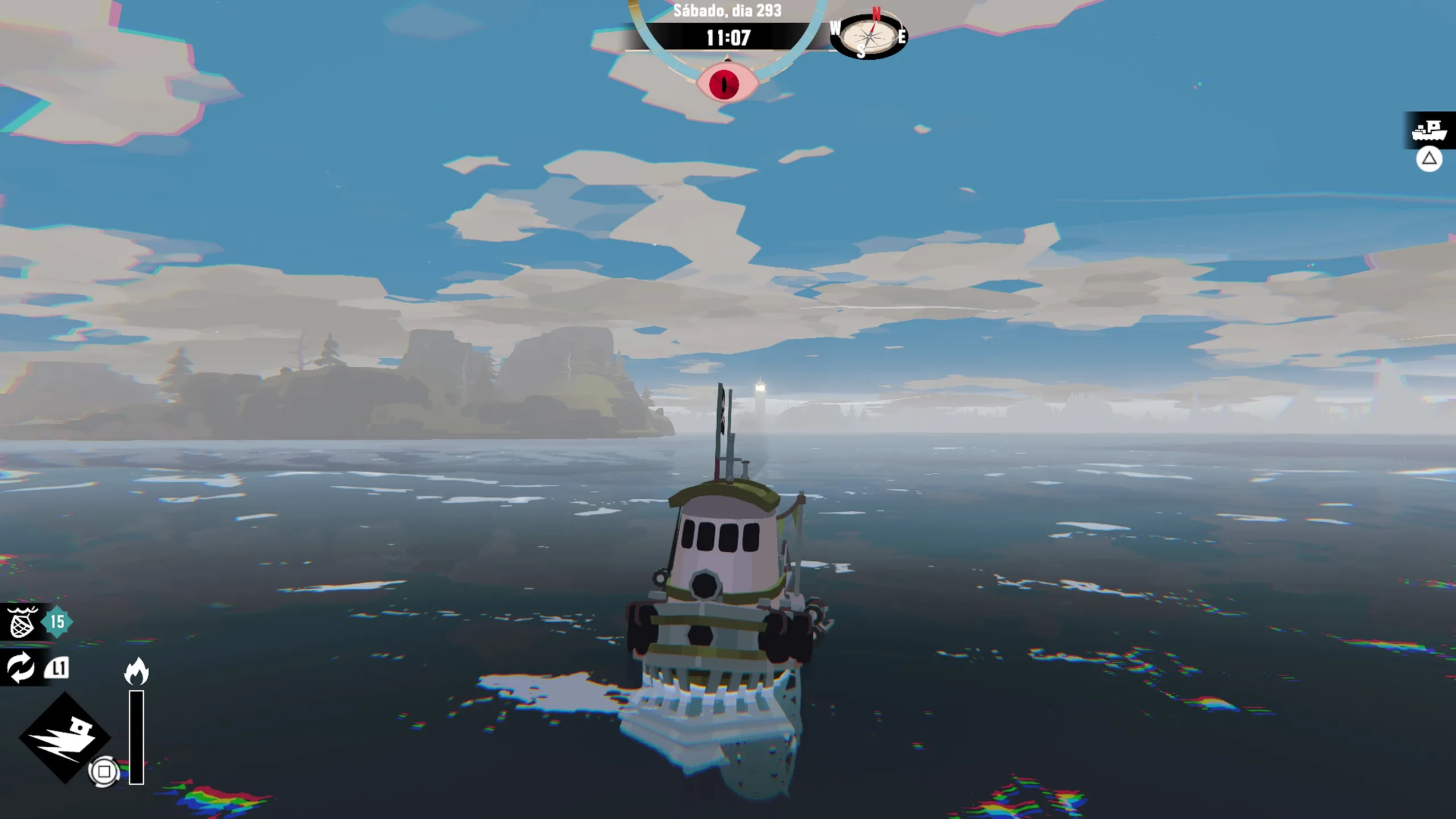This screenshot has height=819, width=1456.
Task: Activate the Haste ability diamond icon
Action: (64, 737)
